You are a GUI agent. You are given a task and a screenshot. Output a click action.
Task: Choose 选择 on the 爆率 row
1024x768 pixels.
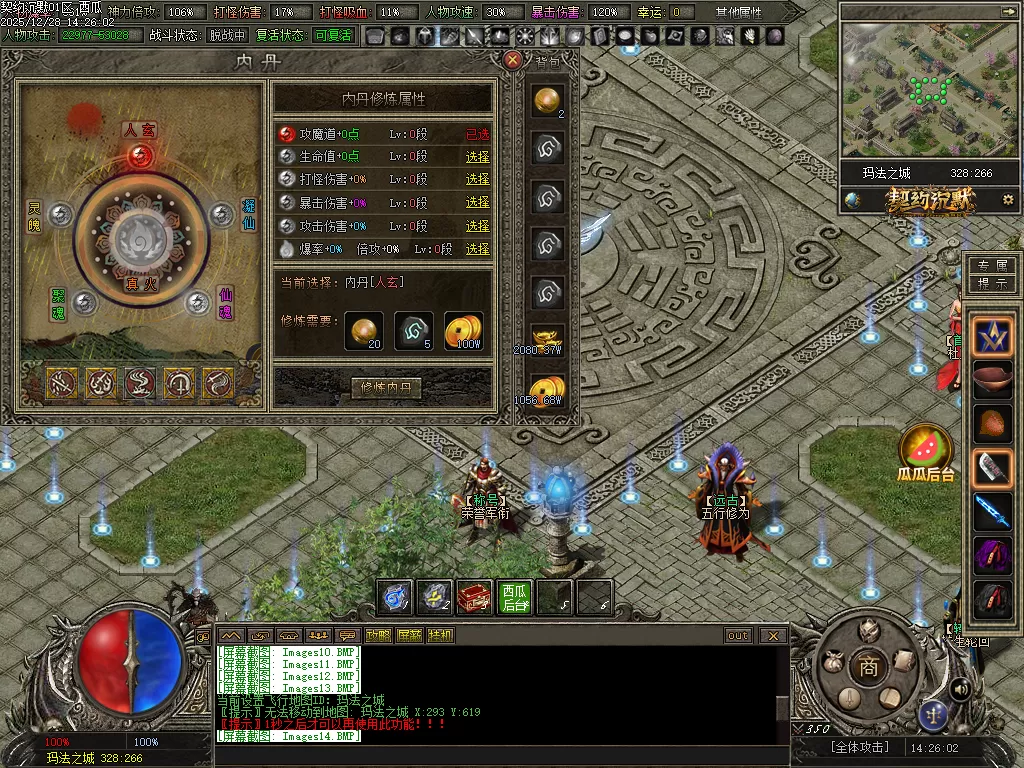point(477,249)
